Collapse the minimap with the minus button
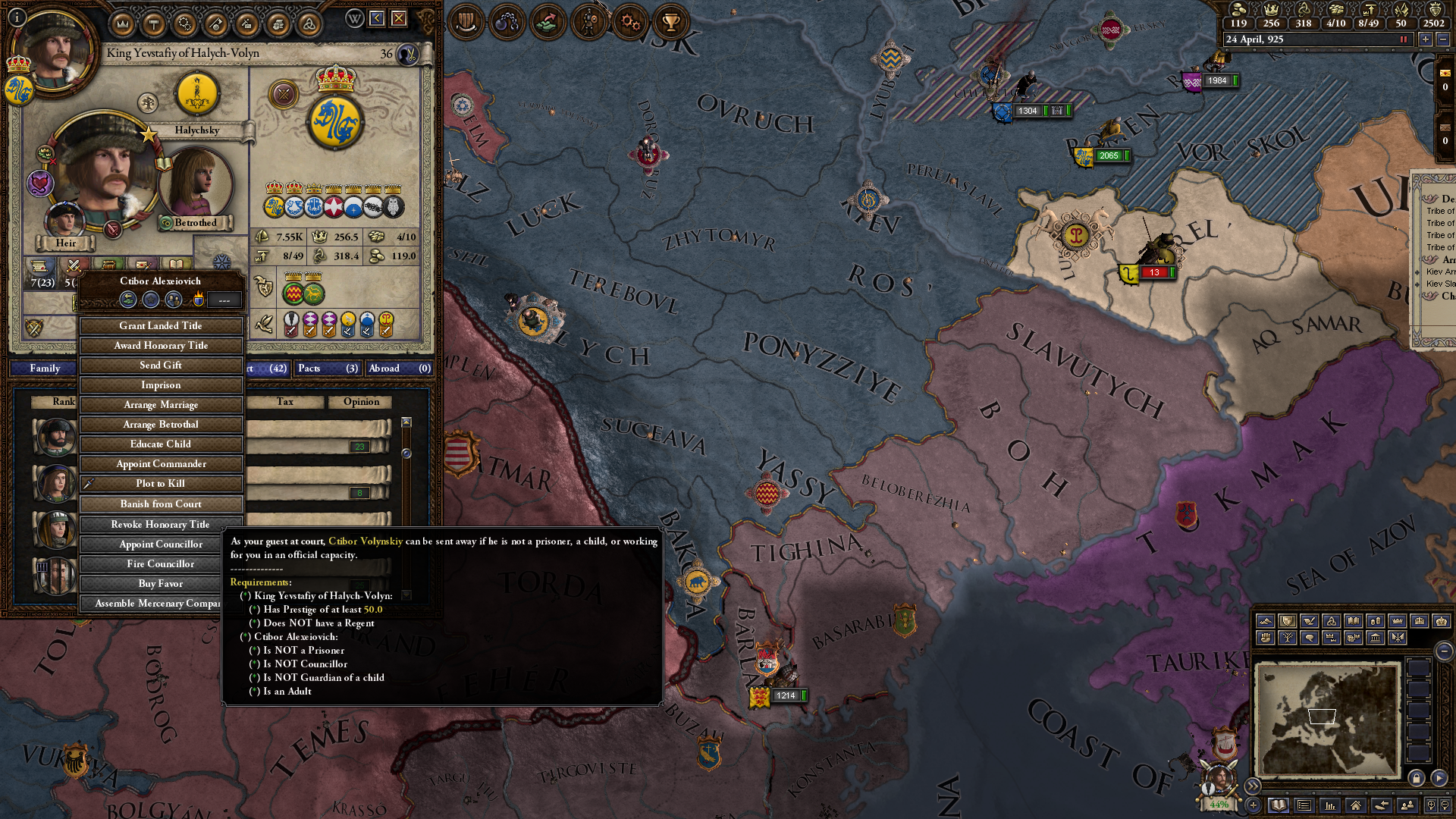The image size is (1456, 819). 1446,652
